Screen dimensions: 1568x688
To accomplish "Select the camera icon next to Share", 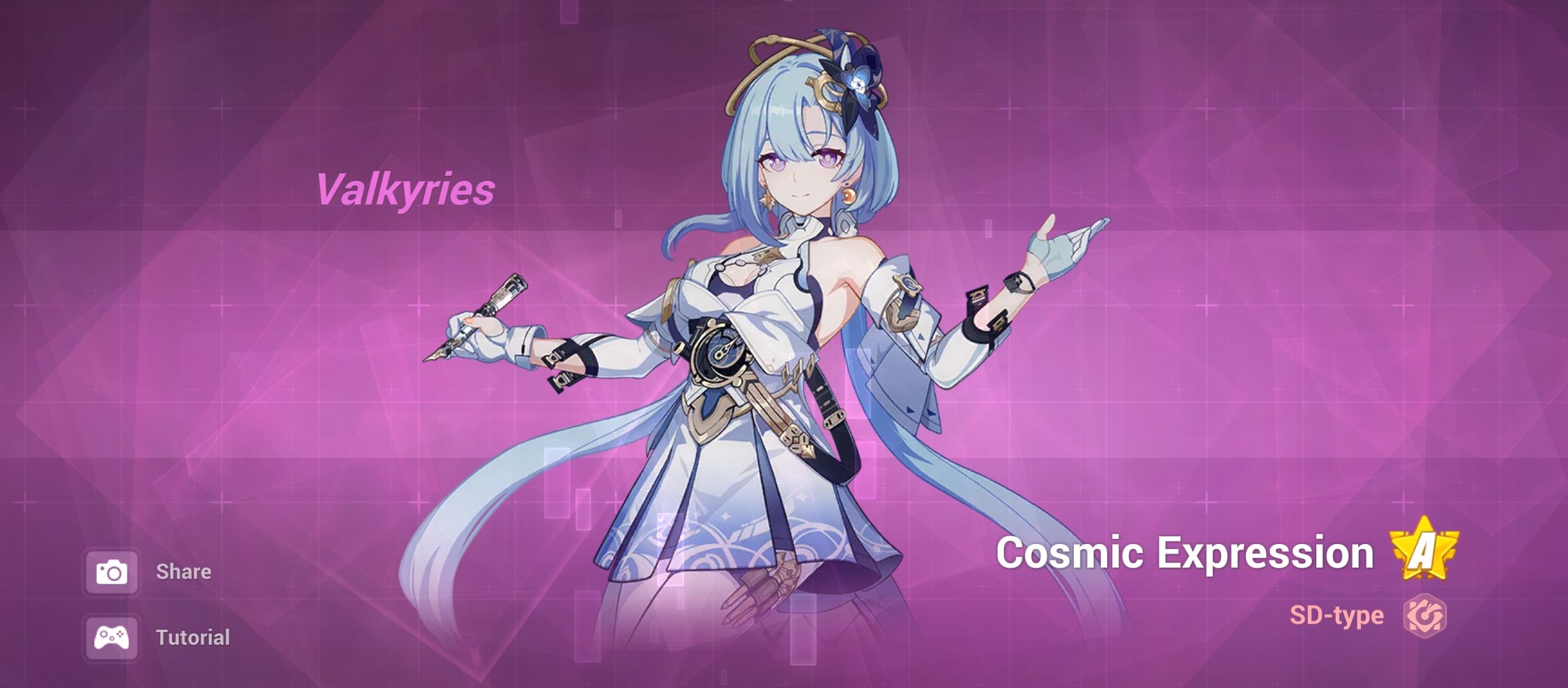I will [x=113, y=571].
